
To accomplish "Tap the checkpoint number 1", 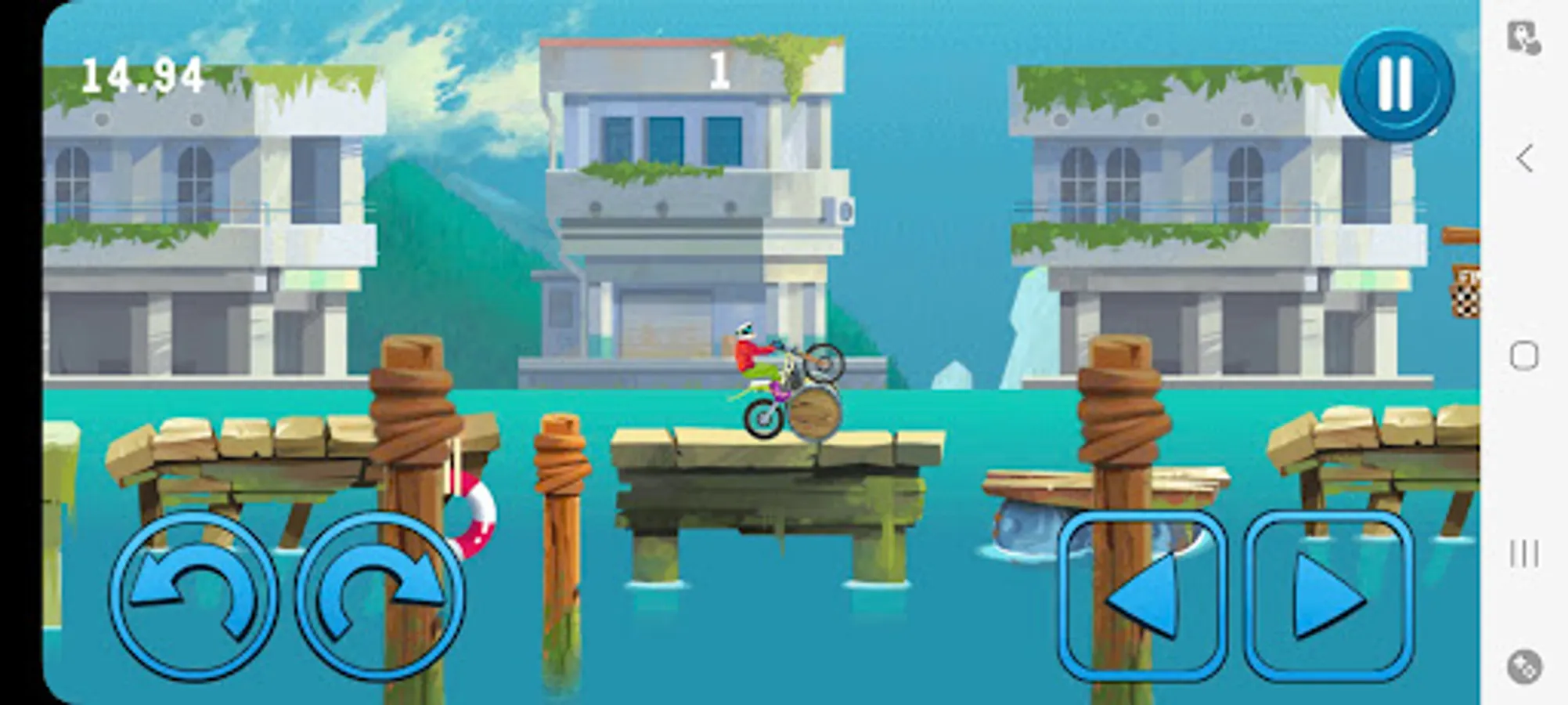I will tap(719, 69).
